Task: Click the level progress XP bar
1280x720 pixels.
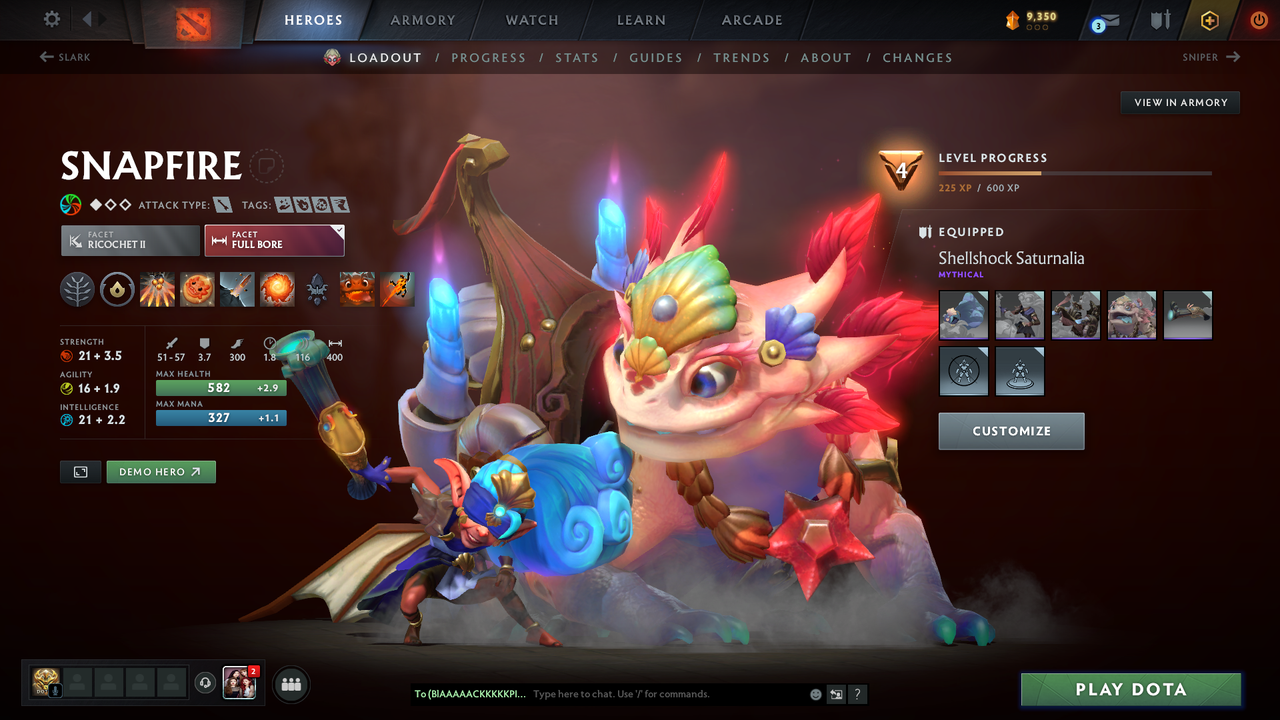Action: 1076,172
